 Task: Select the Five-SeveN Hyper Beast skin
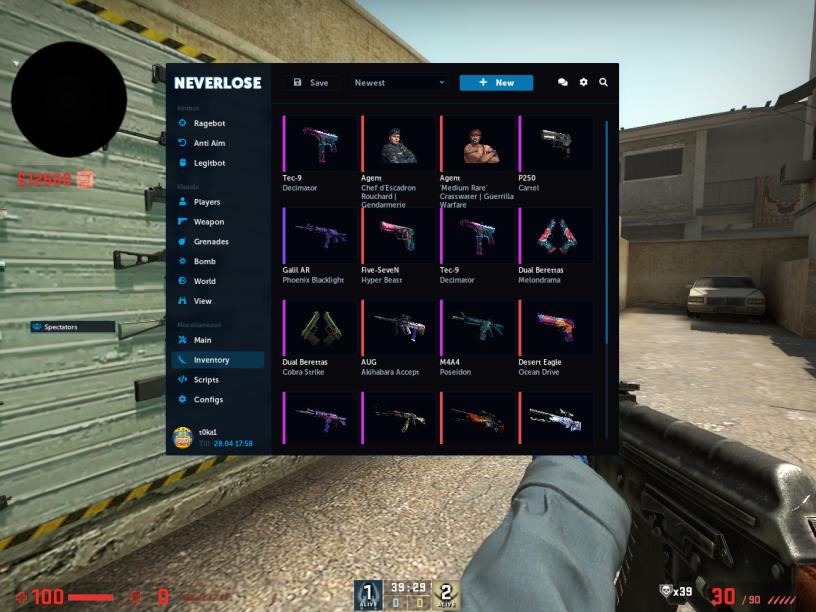pyautogui.click(x=398, y=235)
